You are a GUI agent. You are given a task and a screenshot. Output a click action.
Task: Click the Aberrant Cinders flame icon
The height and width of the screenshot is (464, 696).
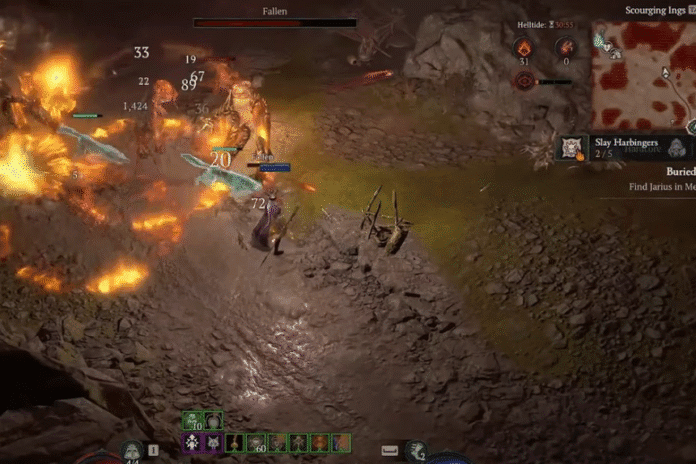click(523, 48)
